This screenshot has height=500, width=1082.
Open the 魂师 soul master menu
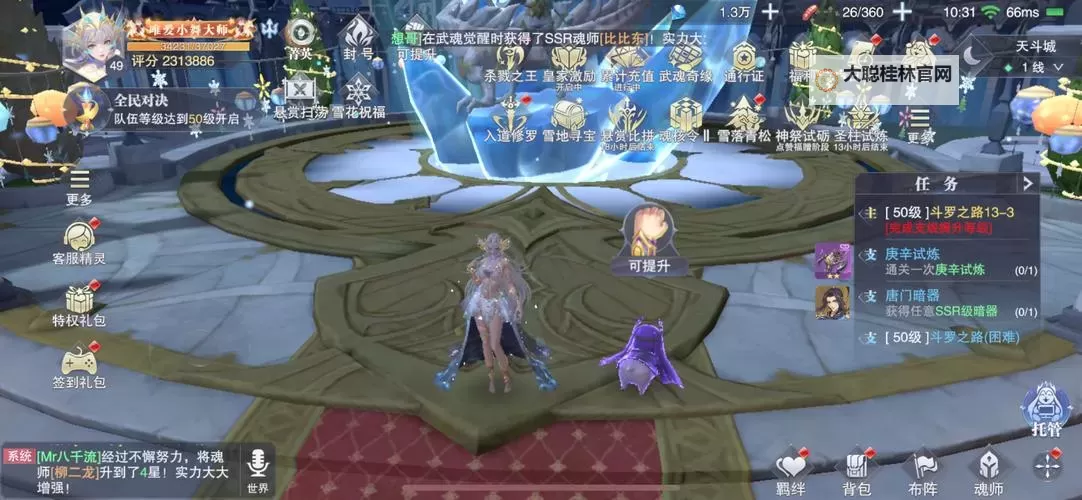pos(988,470)
